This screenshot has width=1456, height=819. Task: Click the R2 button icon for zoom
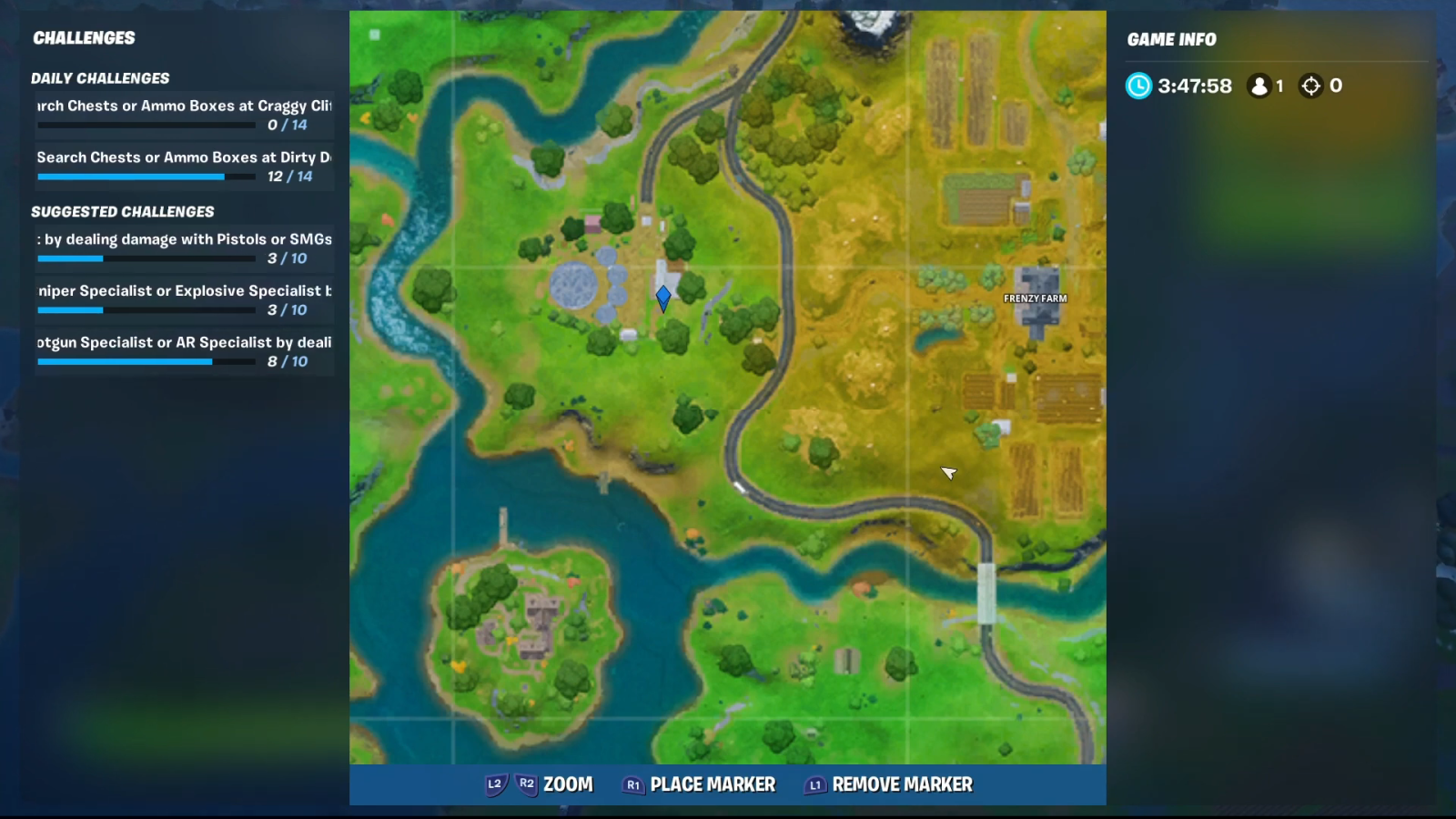(524, 784)
